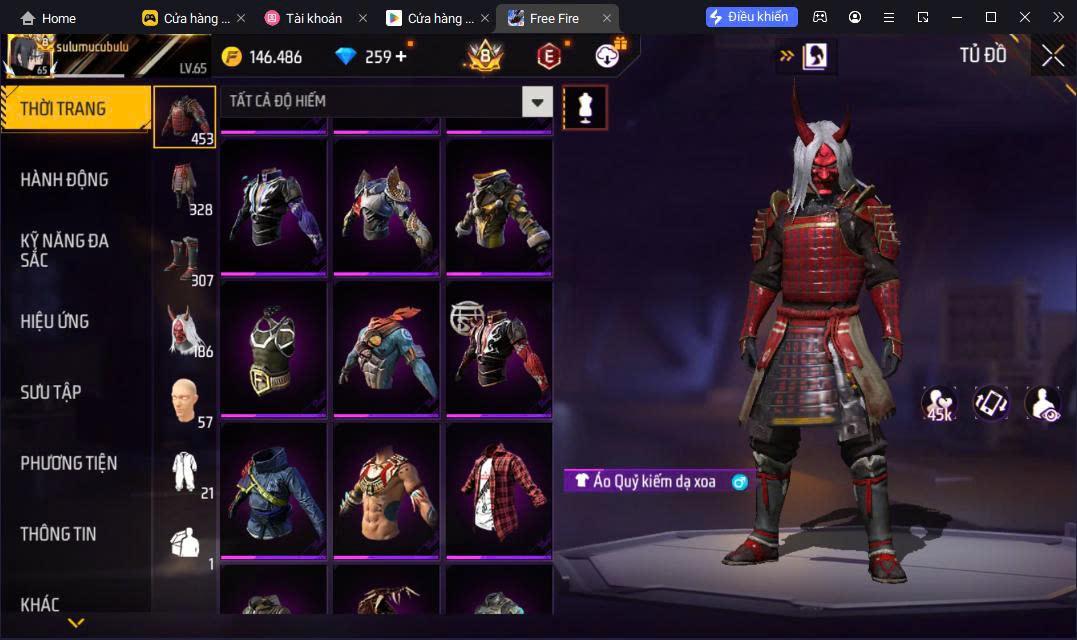
Task: Toggle the eye visibility icon beside character
Action: point(1042,403)
